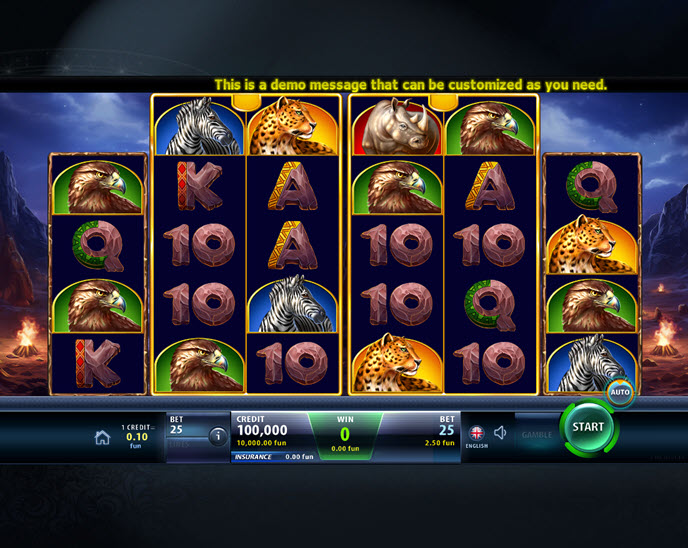
Task: Go to lobby with the home icon
Action: coord(102,437)
